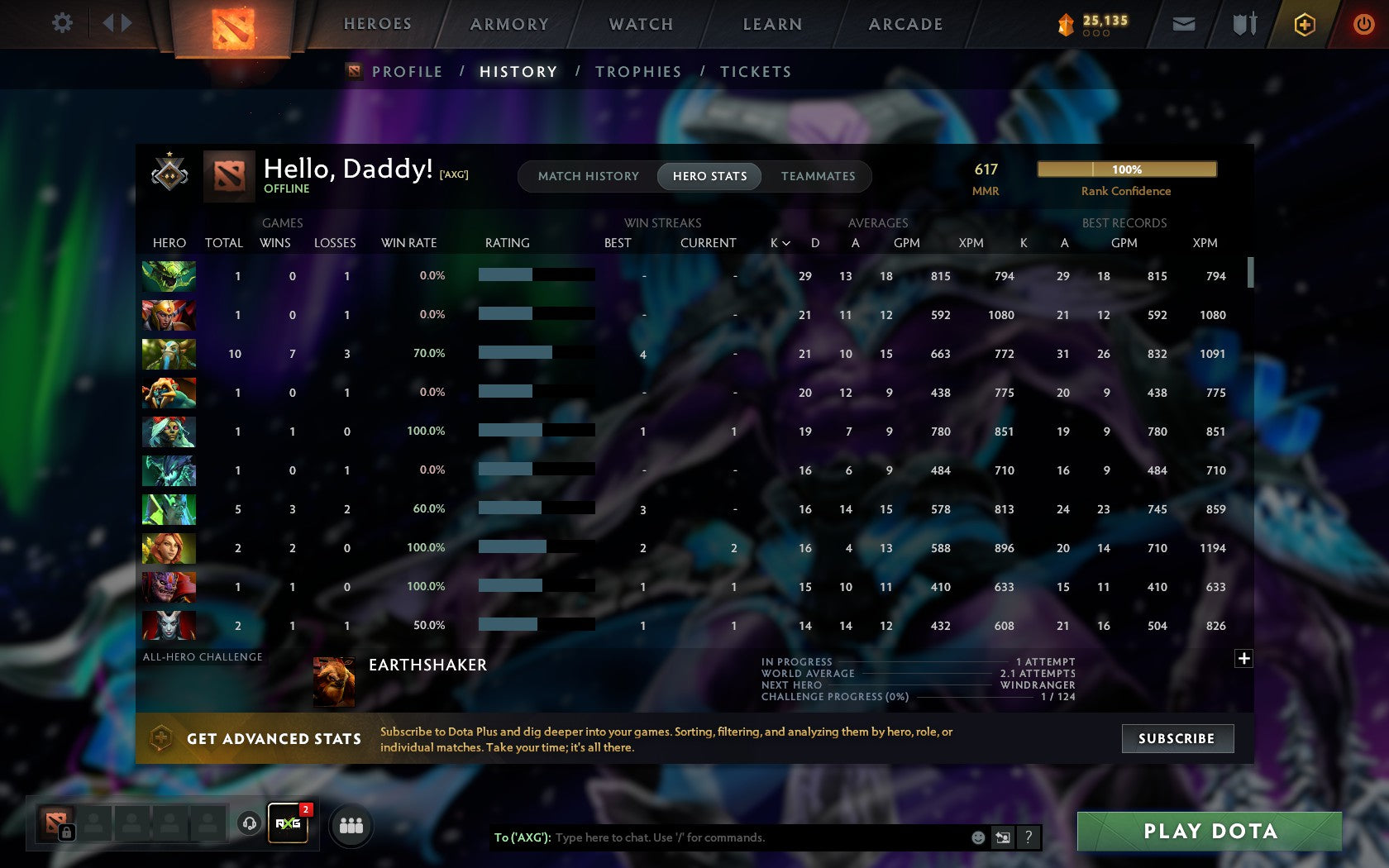Click the Rank Confidence progress bar

pyautogui.click(x=1126, y=169)
